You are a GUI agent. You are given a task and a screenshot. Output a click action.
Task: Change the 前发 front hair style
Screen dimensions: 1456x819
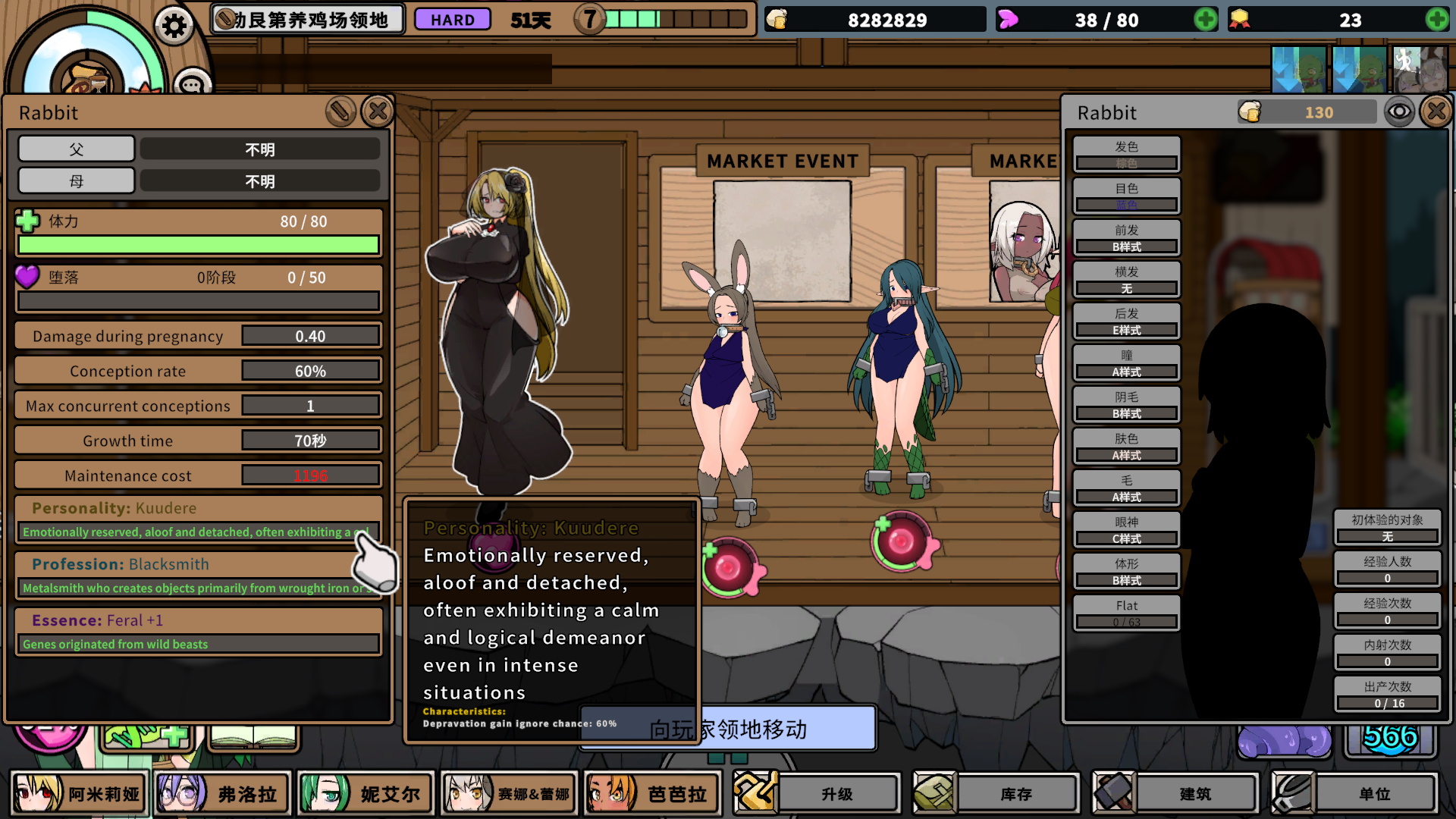(1126, 238)
